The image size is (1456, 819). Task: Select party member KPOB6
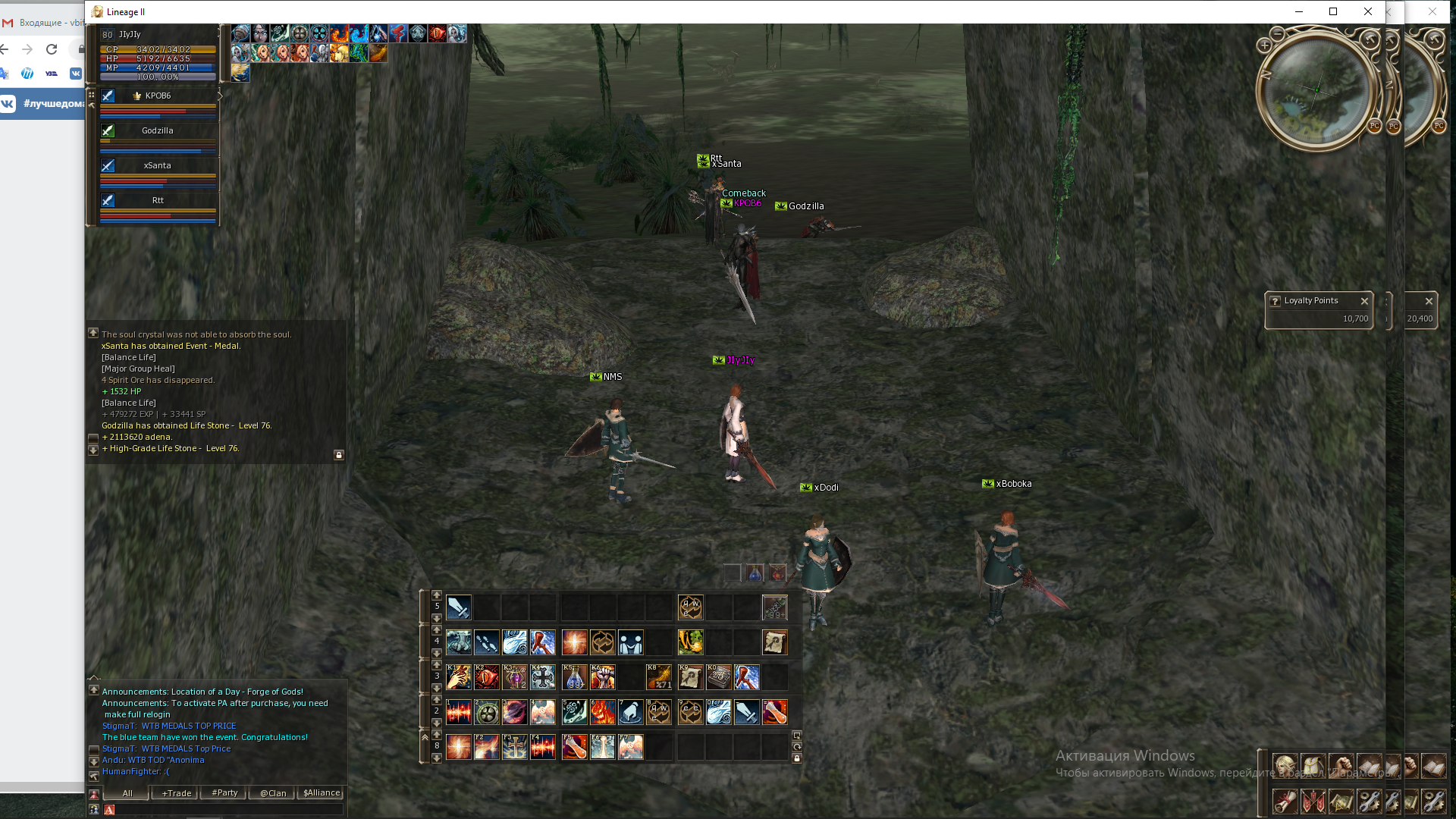tap(158, 96)
